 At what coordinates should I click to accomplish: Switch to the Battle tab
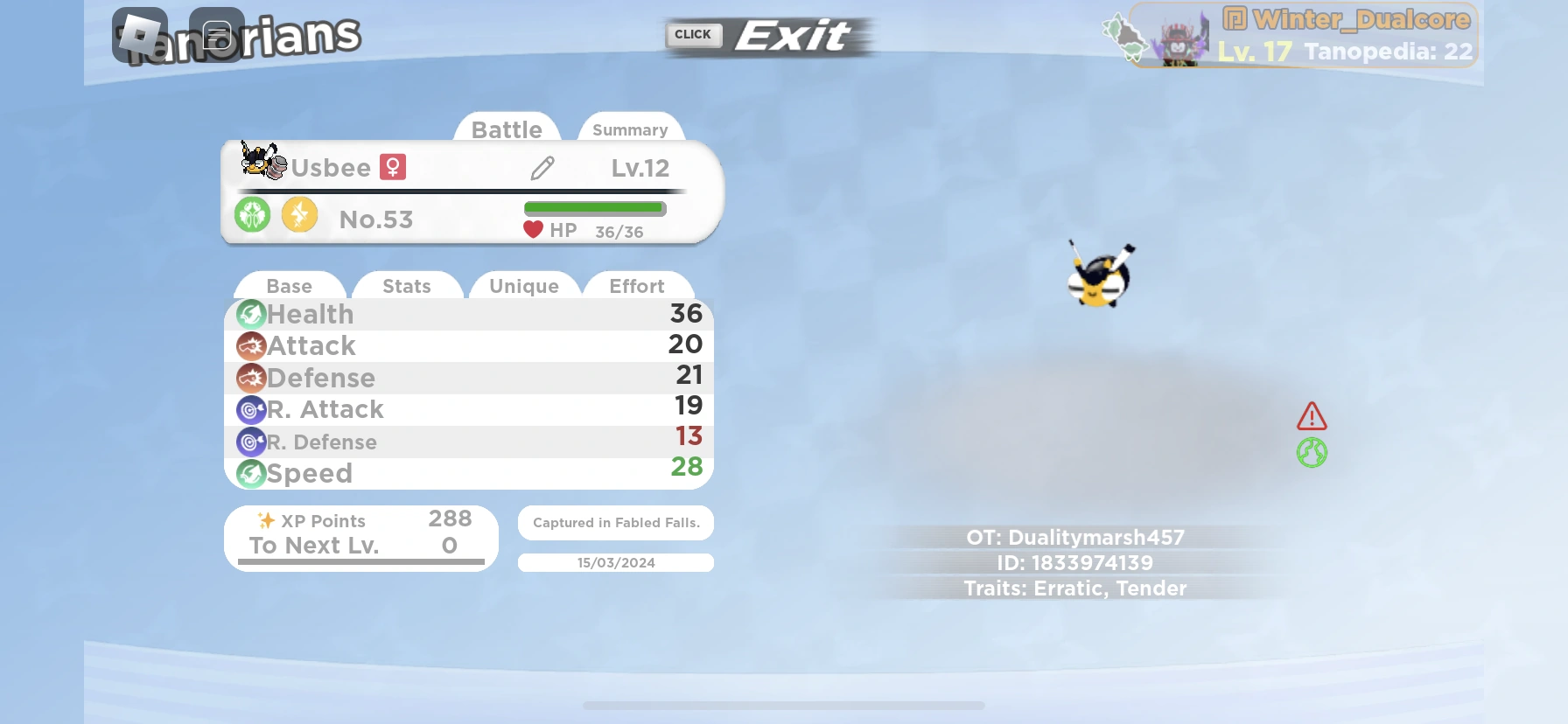tap(507, 129)
